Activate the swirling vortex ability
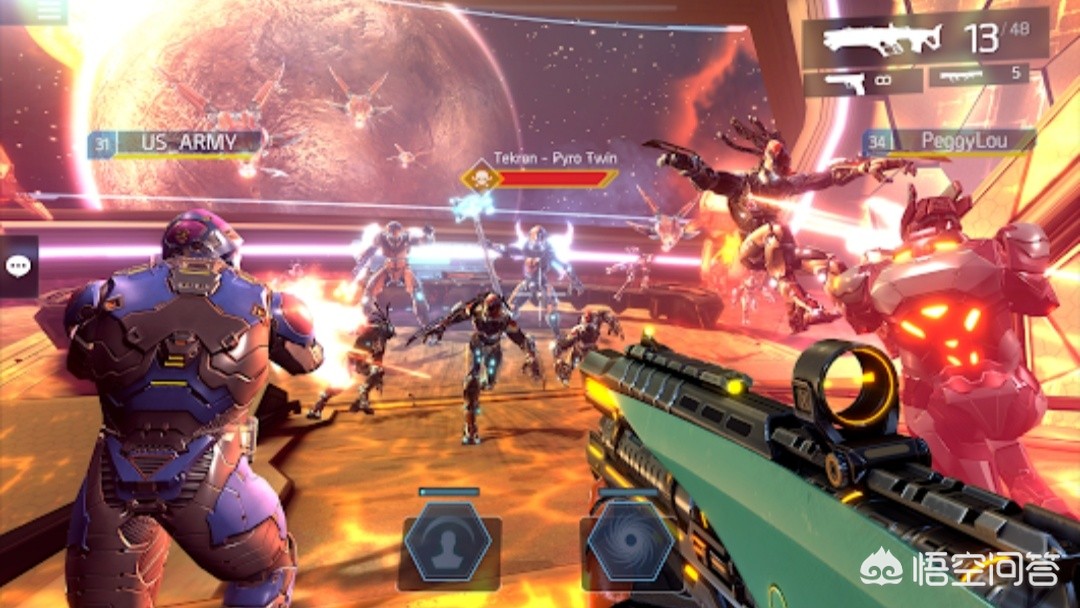The width and height of the screenshot is (1080, 608). (630, 542)
